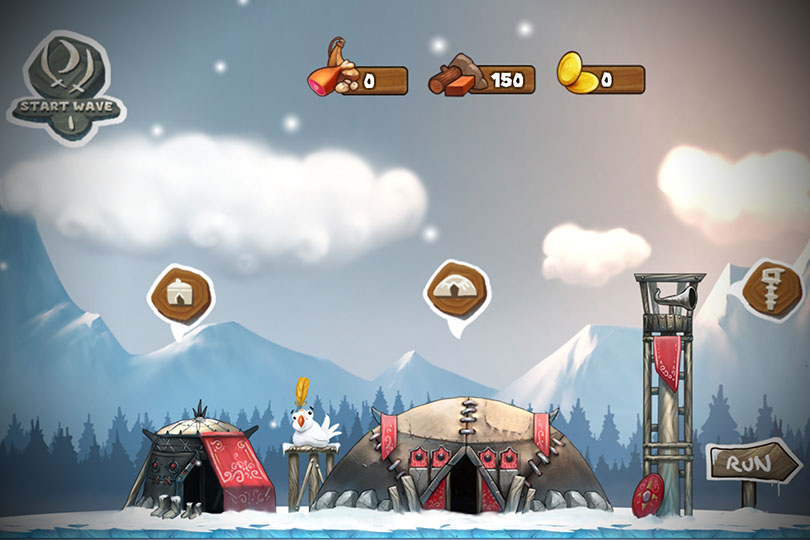
Task: Open the tower bubble beside the watchtower
Action: coord(772,288)
